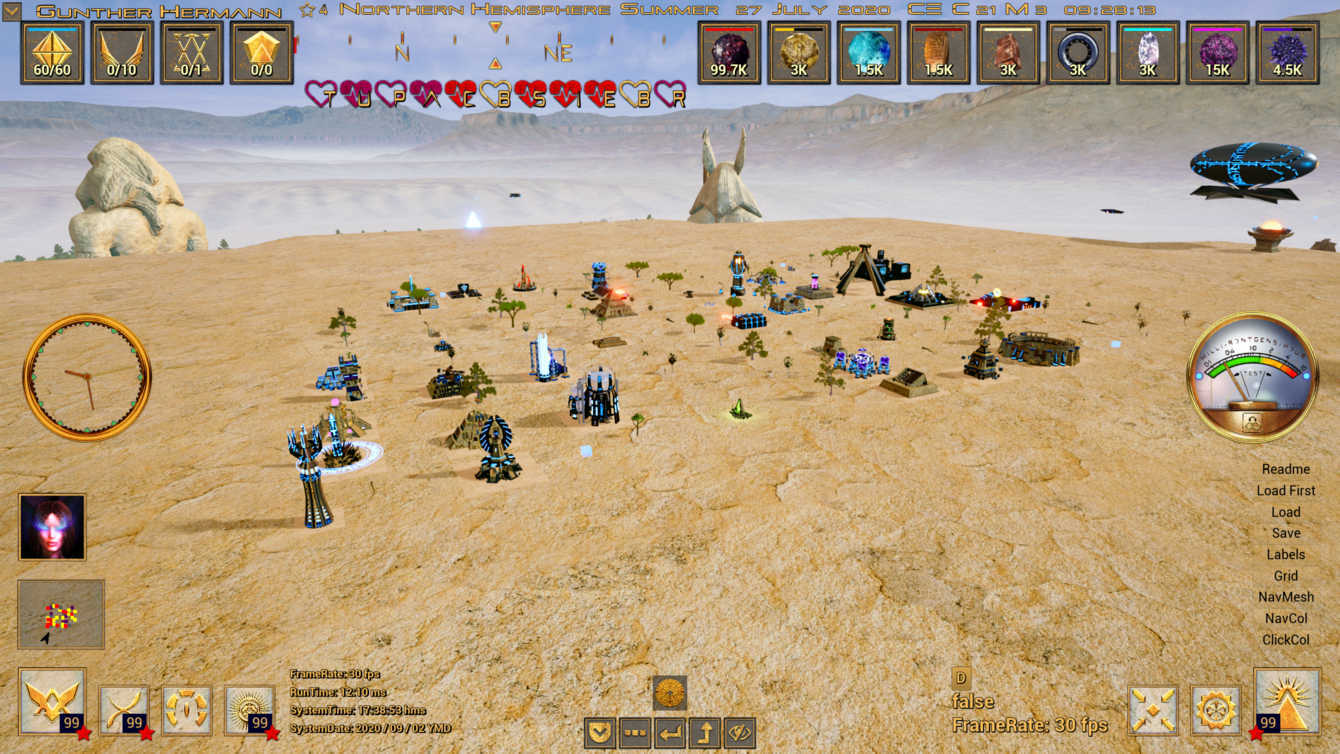Click the winged emblem button
The height and width of the screenshot is (754, 1340).
52,702
